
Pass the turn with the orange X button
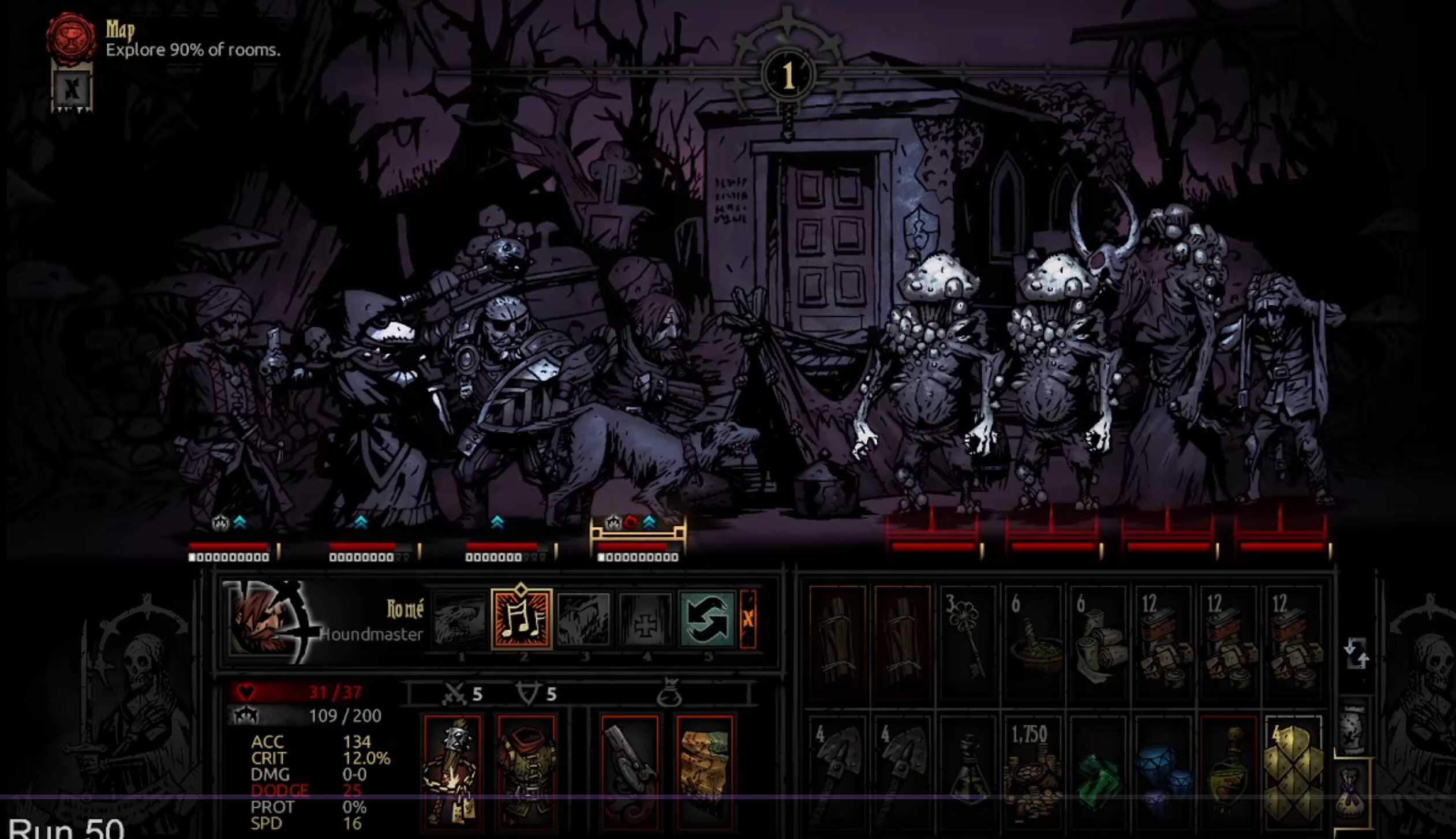(748, 619)
